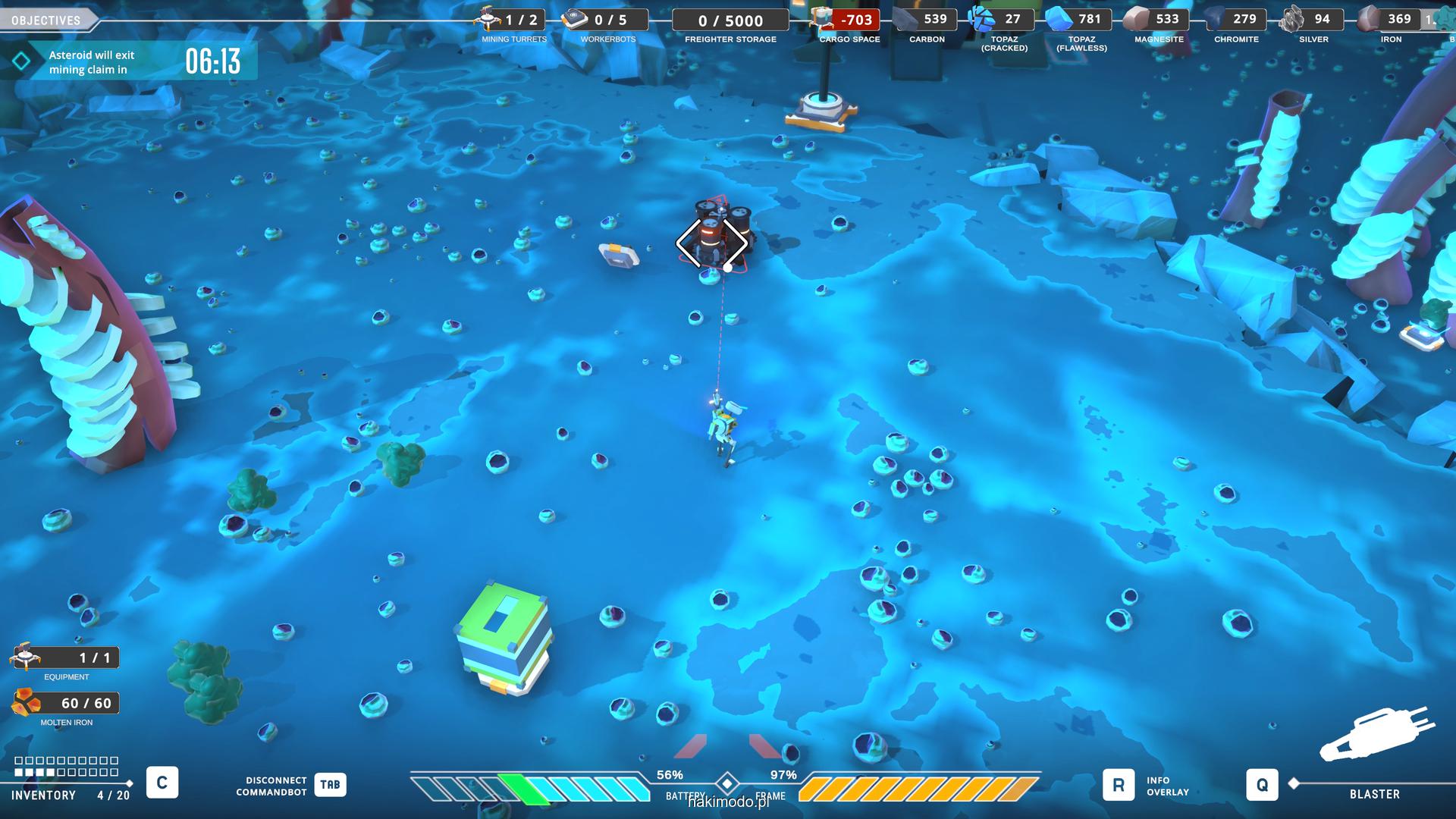
Task: Select the asteroid mining claim objective
Action: point(127,62)
